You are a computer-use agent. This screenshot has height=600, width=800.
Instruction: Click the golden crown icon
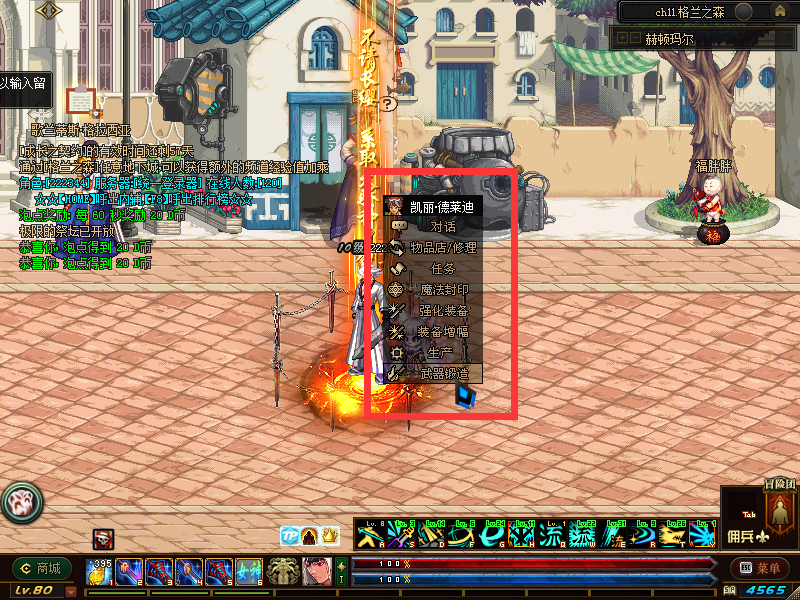[x=330, y=536]
